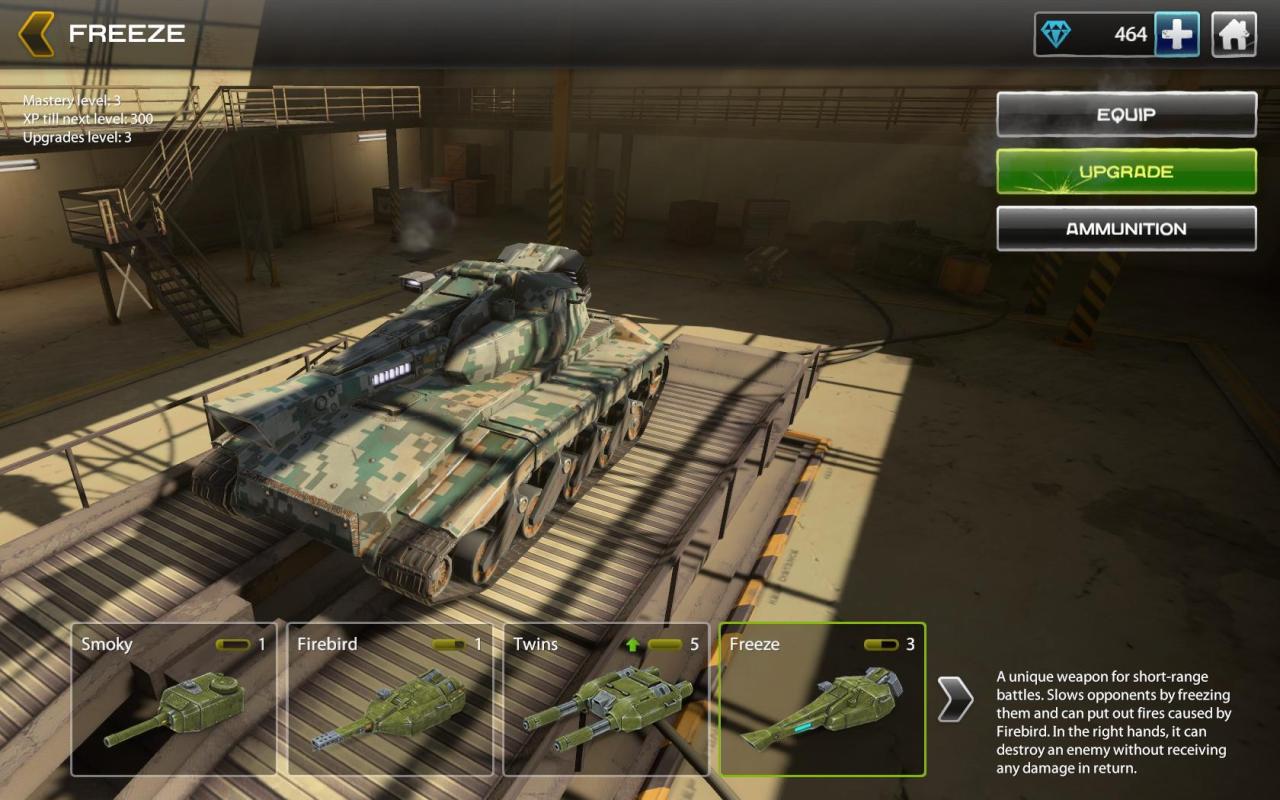The height and width of the screenshot is (800, 1280).
Task: Upgrade the Freeze weapon
Action: click(x=1126, y=172)
